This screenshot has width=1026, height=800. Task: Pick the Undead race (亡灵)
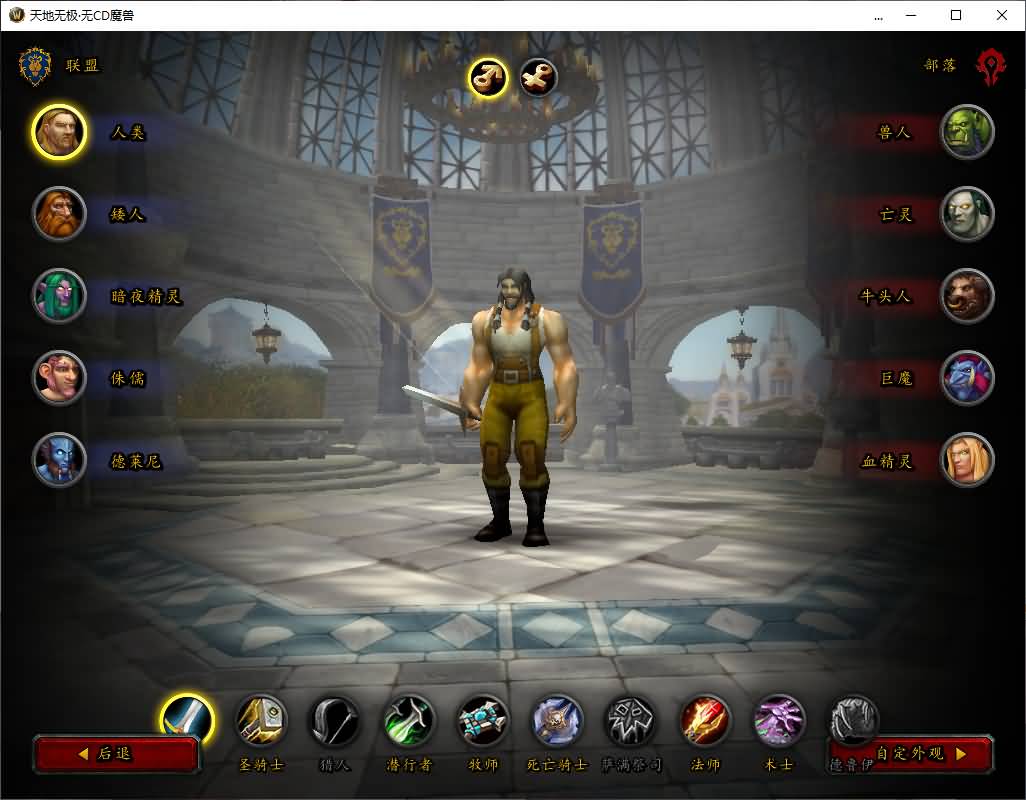tap(967, 214)
